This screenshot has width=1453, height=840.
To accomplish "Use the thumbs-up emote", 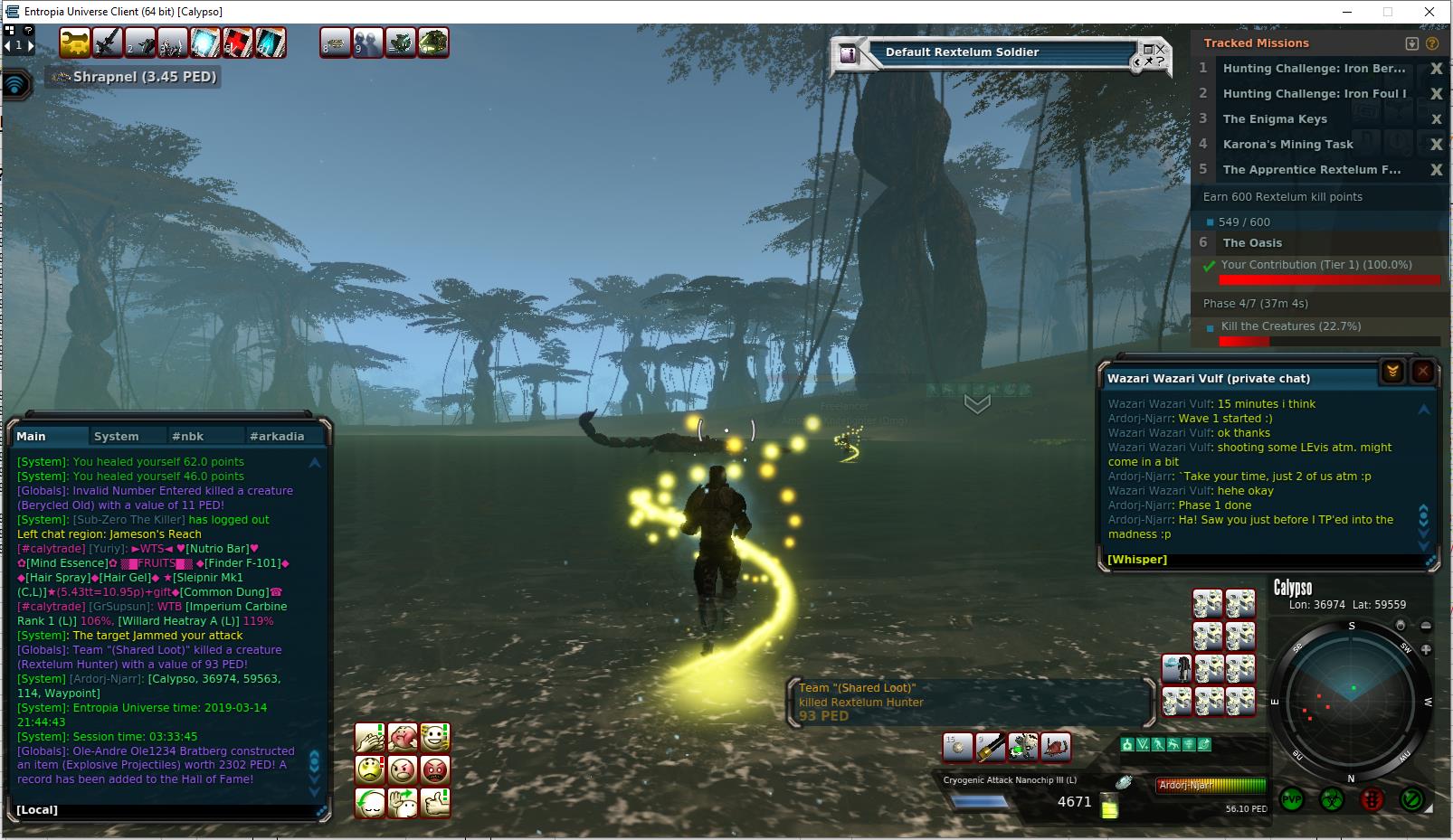I will point(435,802).
